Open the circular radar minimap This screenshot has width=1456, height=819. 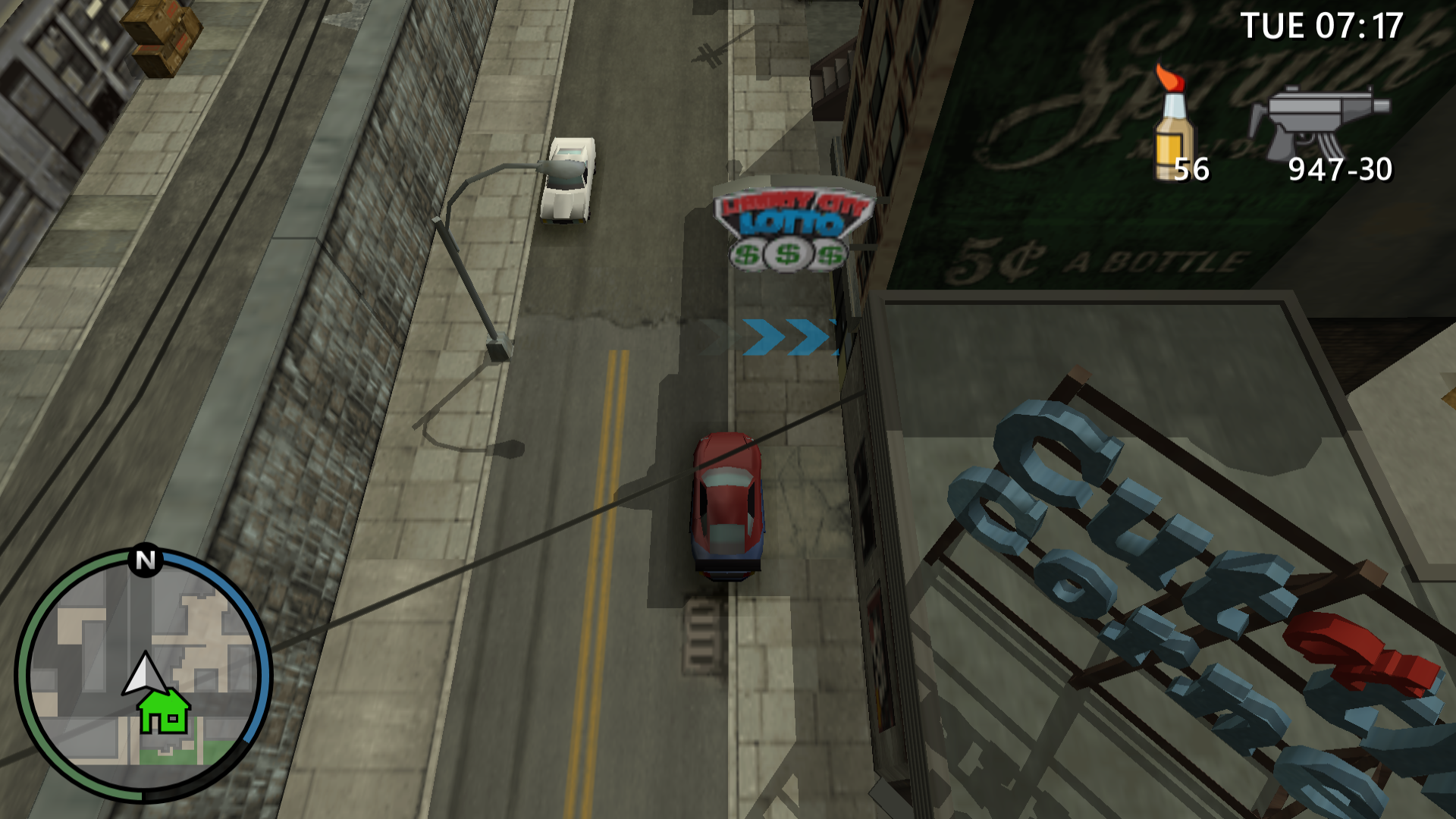tap(143, 673)
